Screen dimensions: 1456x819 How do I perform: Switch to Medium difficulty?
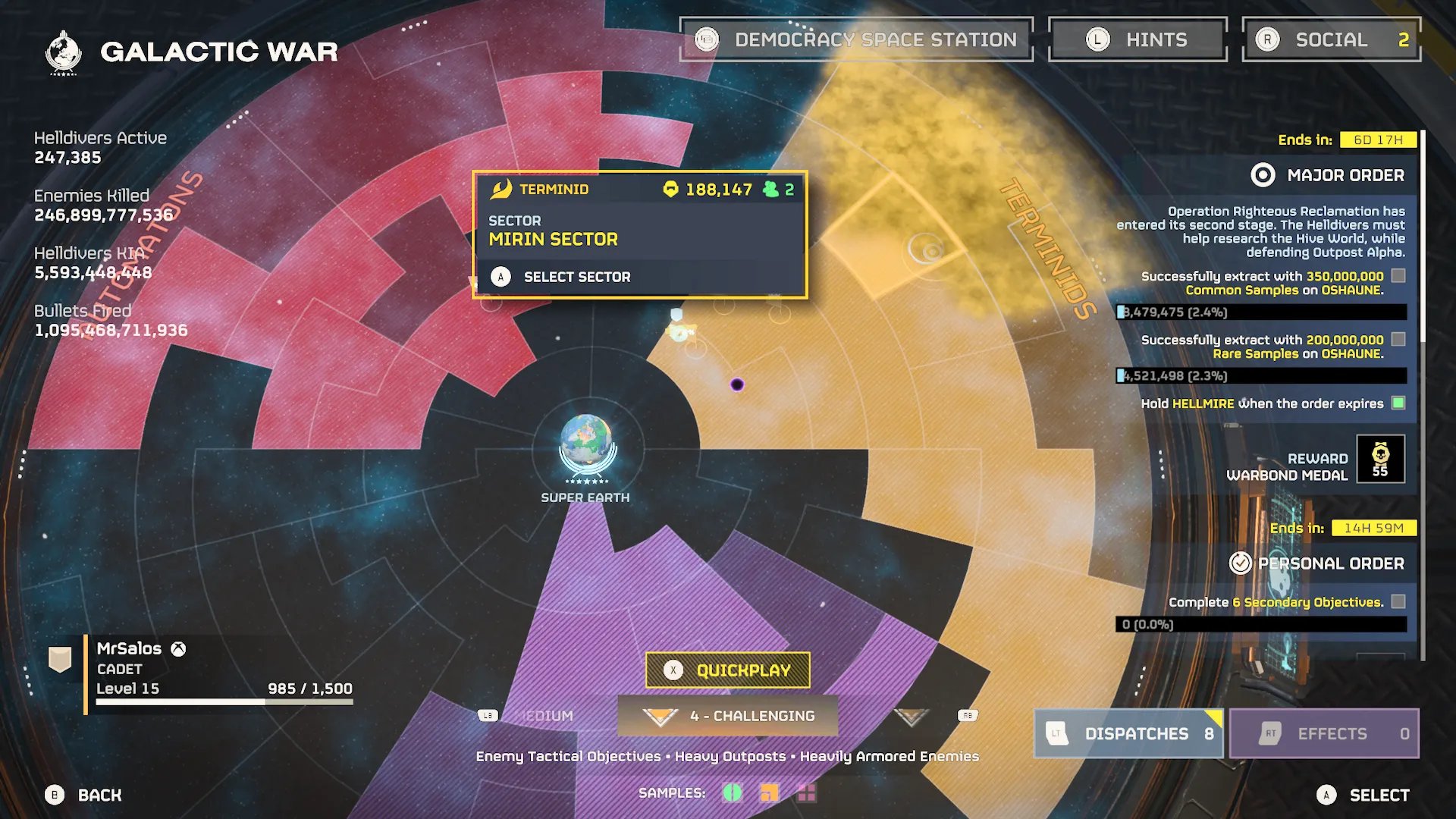(x=544, y=716)
